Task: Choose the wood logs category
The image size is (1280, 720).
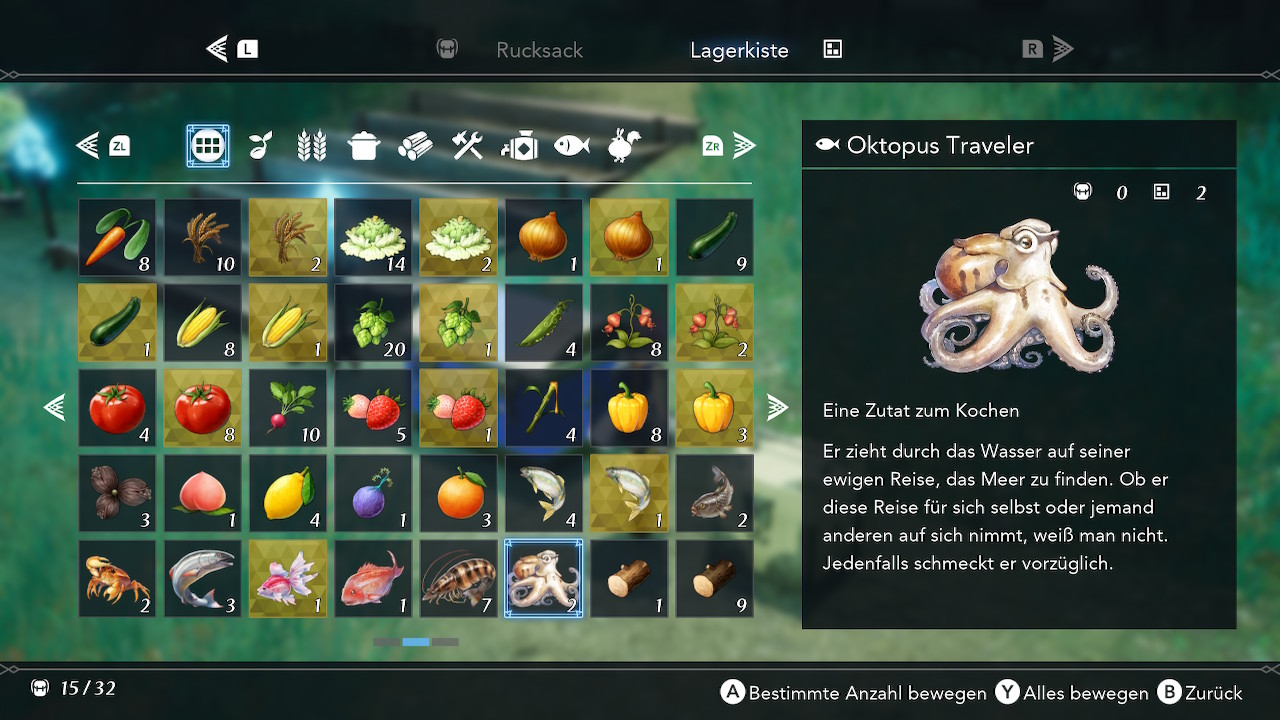Action: (415, 146)
